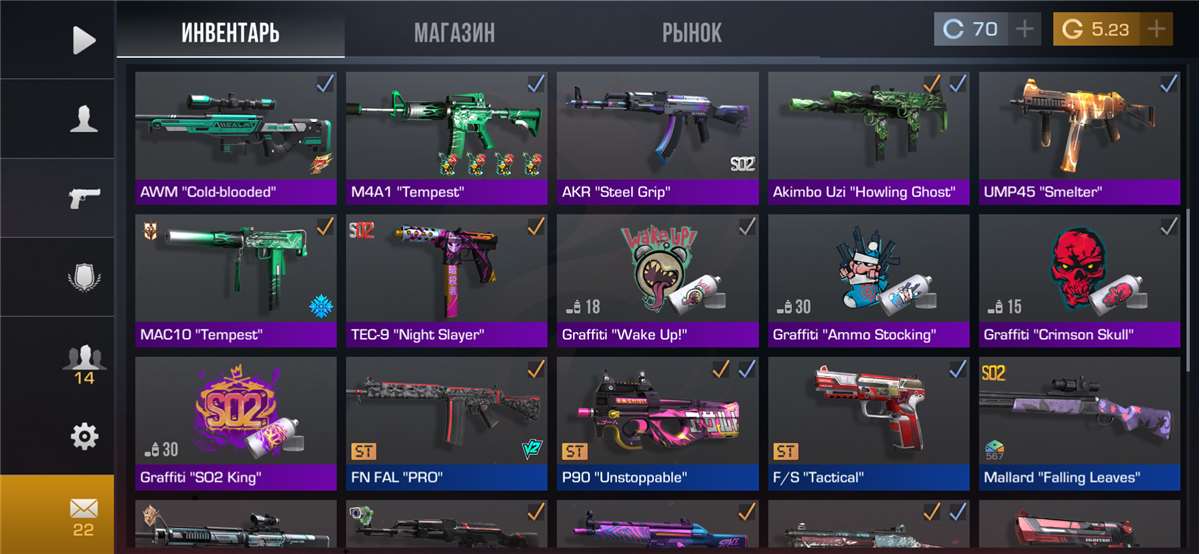Open the Рынок tab
This screenshot has height=554, width=1200.
click(691, 32)
